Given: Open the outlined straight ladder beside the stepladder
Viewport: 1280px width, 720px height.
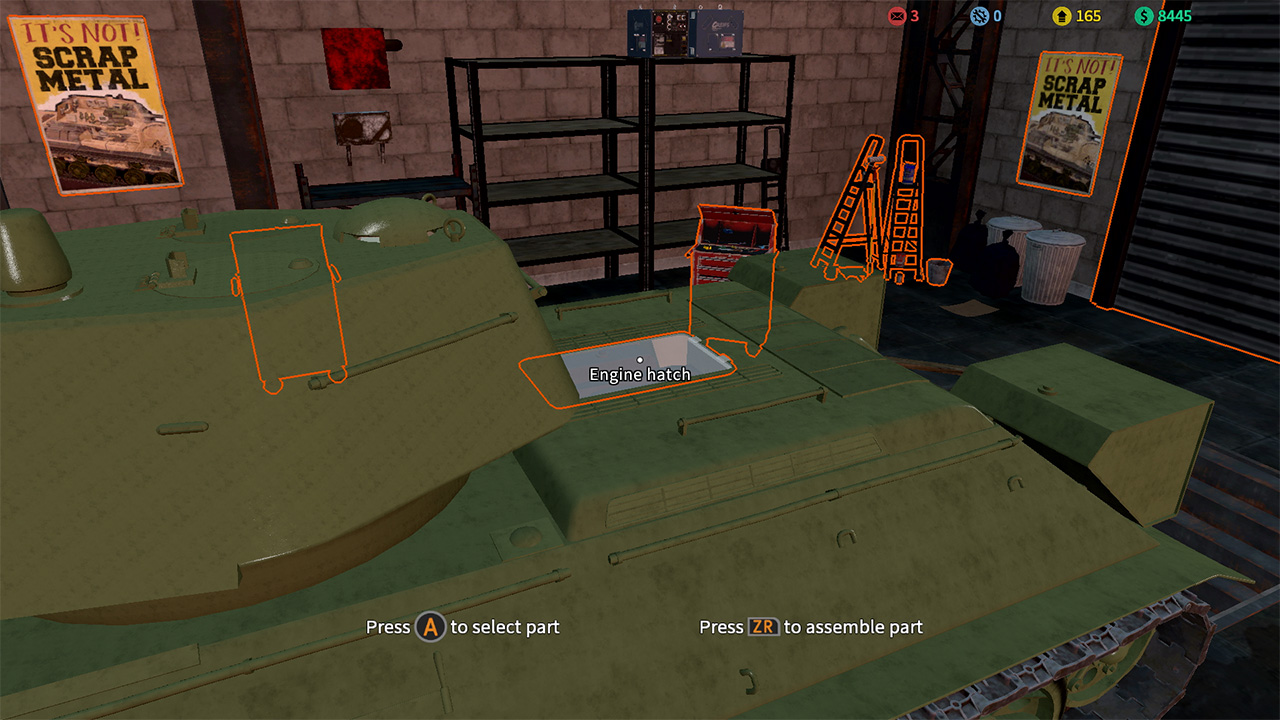Looking at the screenshot, I should point(905,215).
